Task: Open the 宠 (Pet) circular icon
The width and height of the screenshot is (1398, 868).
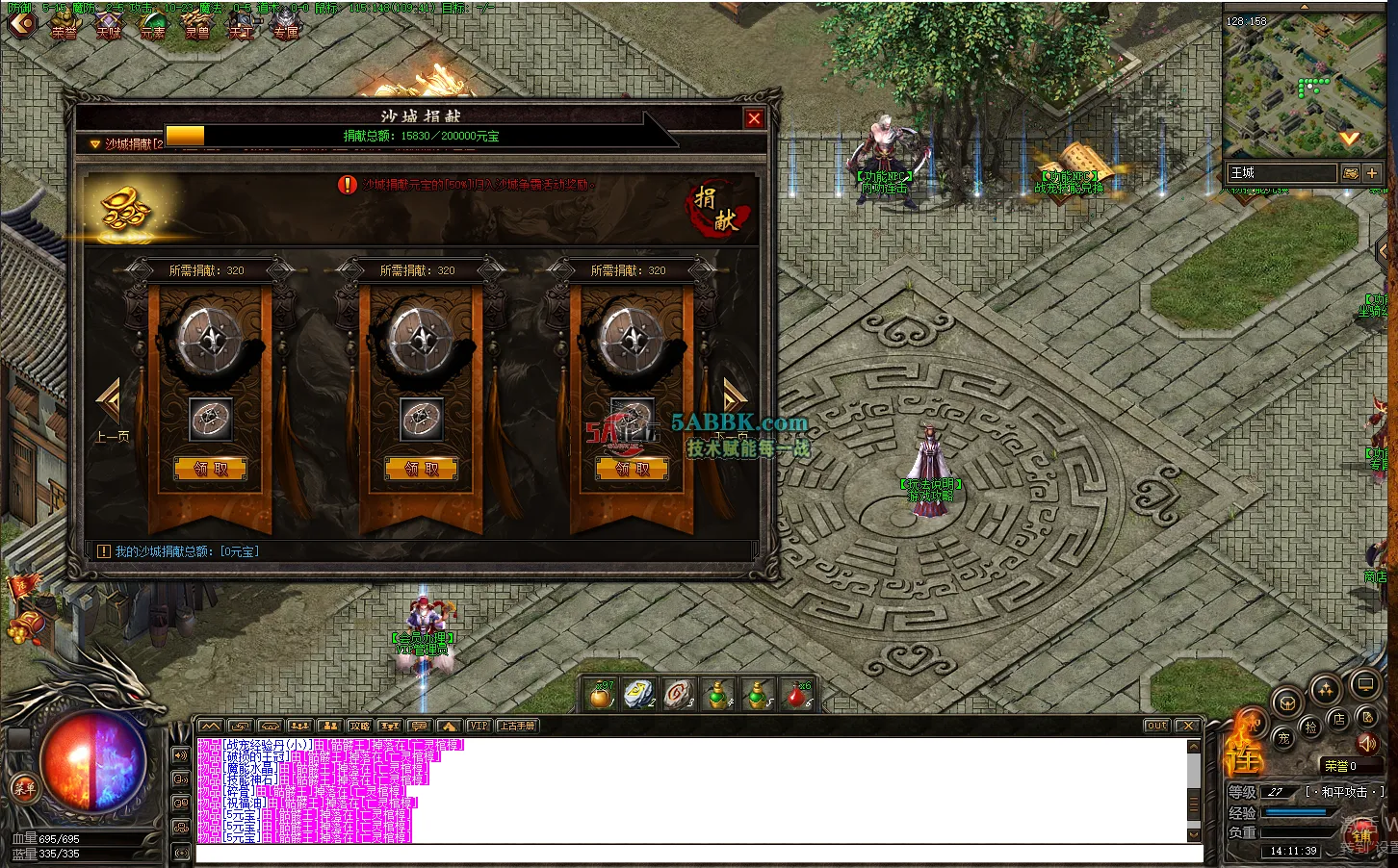Action: pos(1284,736)
